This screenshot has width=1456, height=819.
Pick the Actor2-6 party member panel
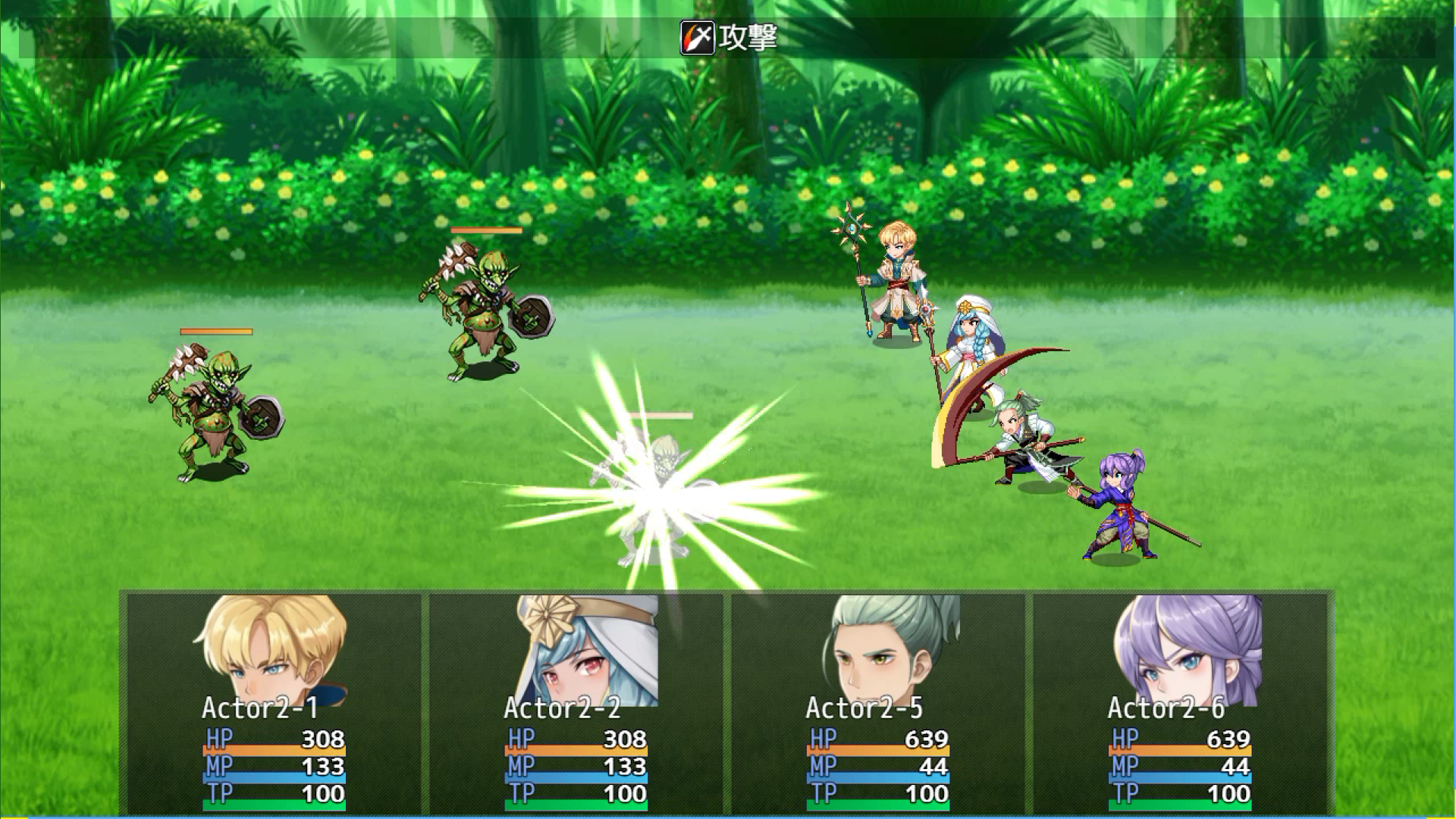tap(1179, 701)
